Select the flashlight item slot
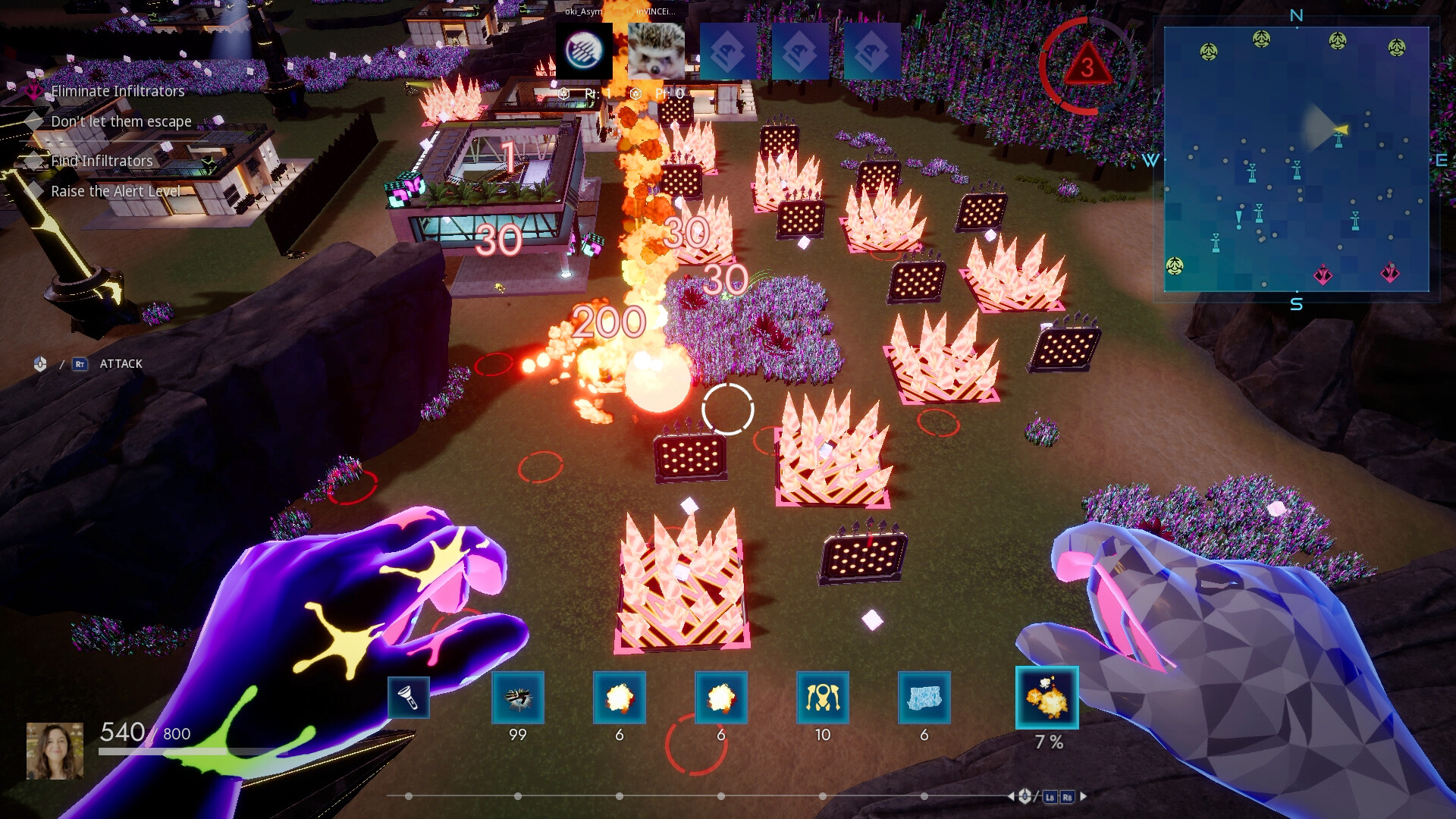The width and height of the screenshot is (1456, 819). click(x=409, y=697)
